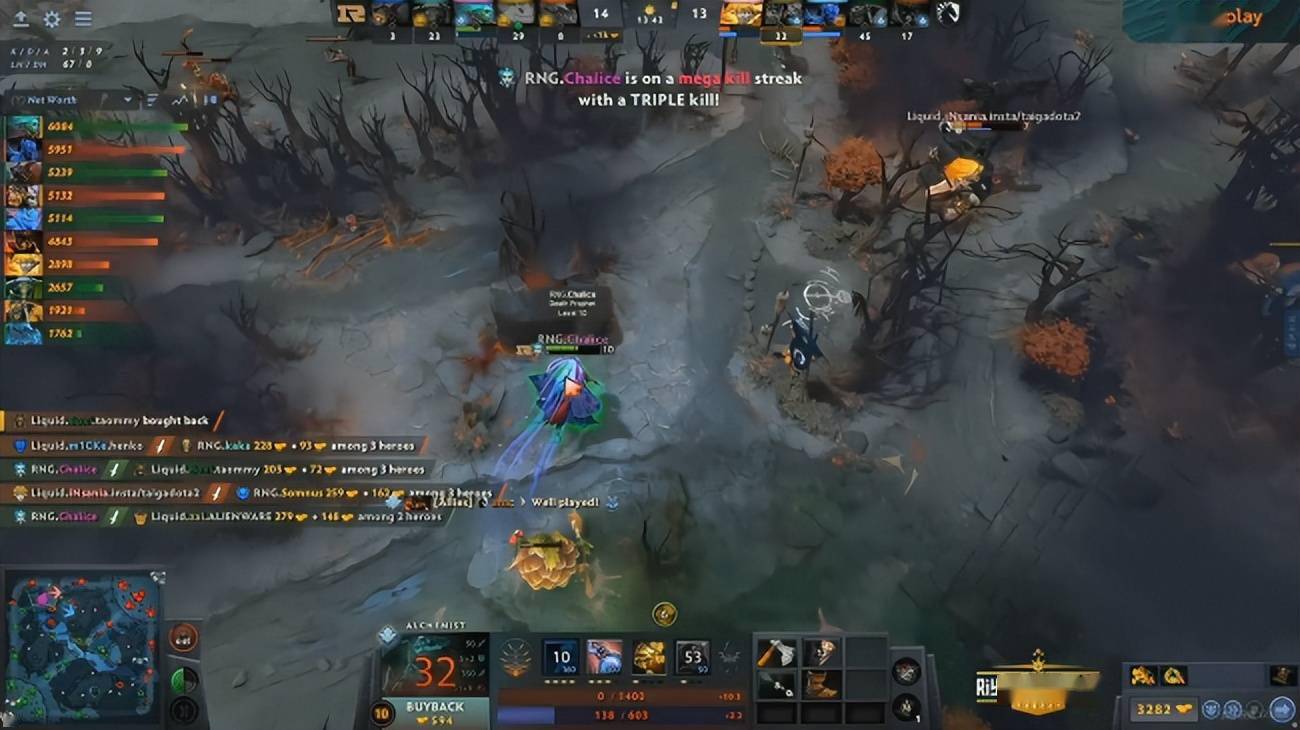Expand the hamburger menu at top left
Screen dimensions: 1300x730
(83, 18)
